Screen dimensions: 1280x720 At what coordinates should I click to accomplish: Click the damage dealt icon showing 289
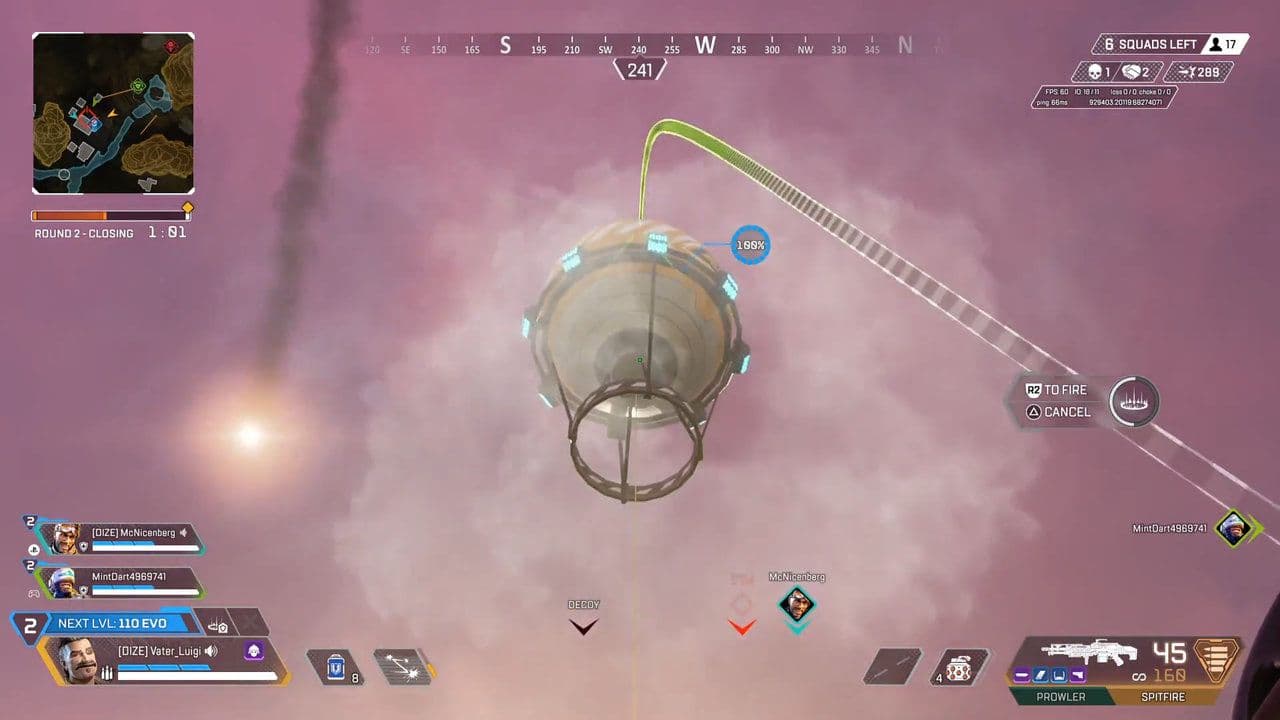coord(1185,72)
